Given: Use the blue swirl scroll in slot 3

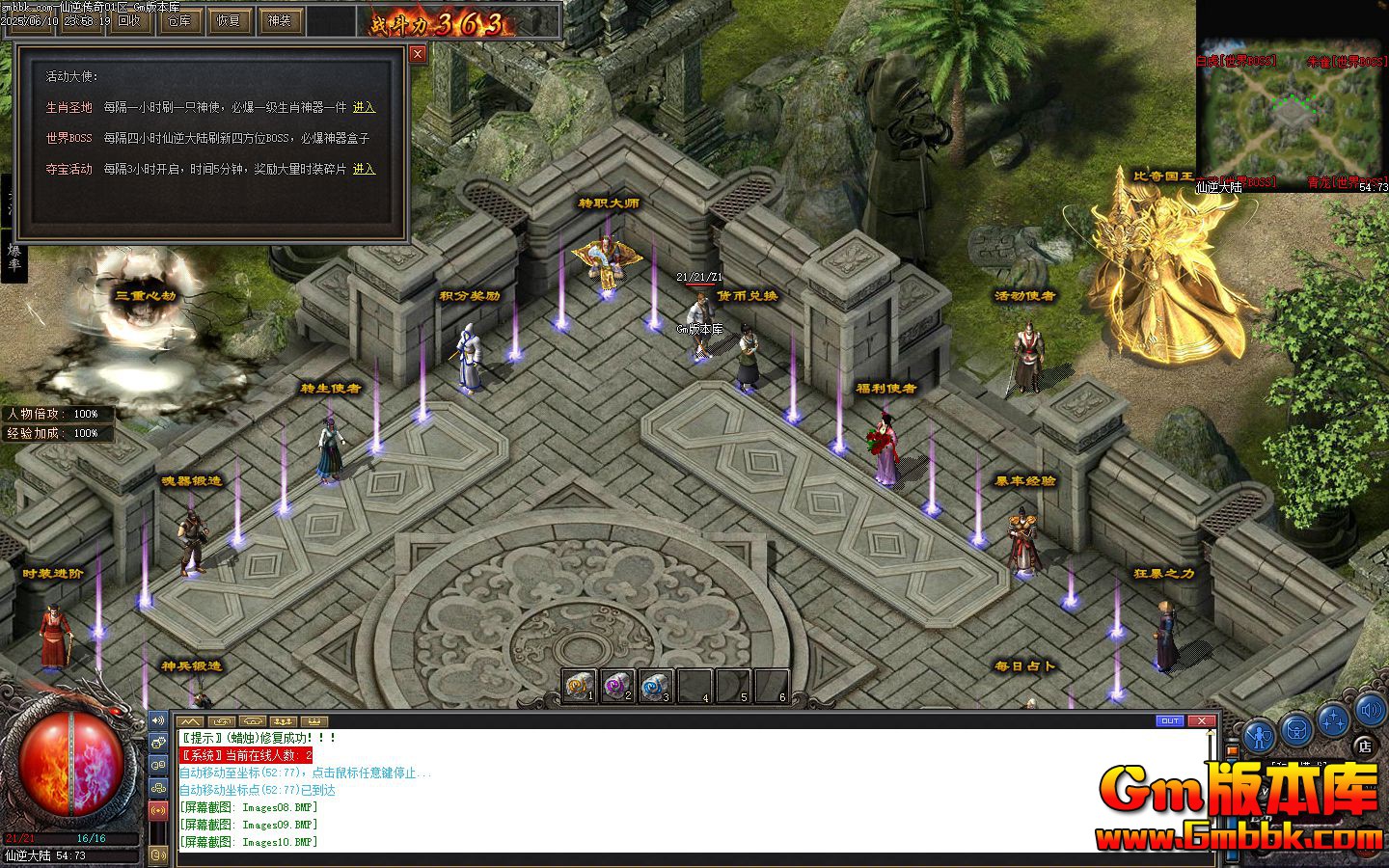Looking at the screenshot, I should tap(656, 686).
